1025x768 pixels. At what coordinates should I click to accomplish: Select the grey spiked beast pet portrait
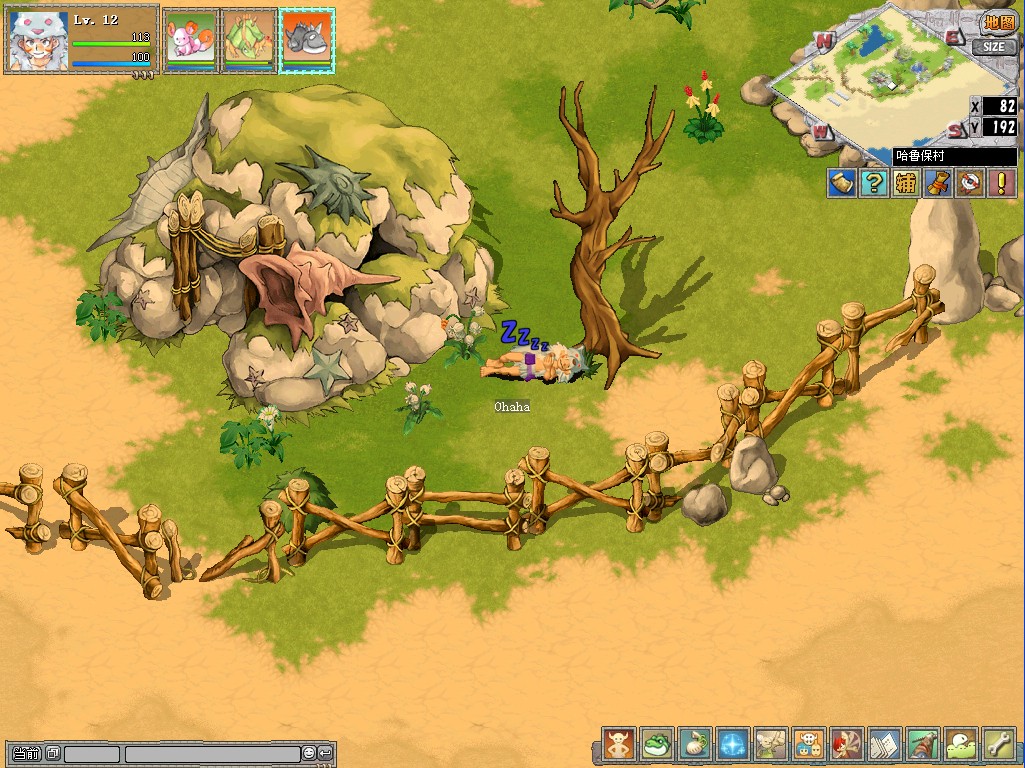(307, 40)
